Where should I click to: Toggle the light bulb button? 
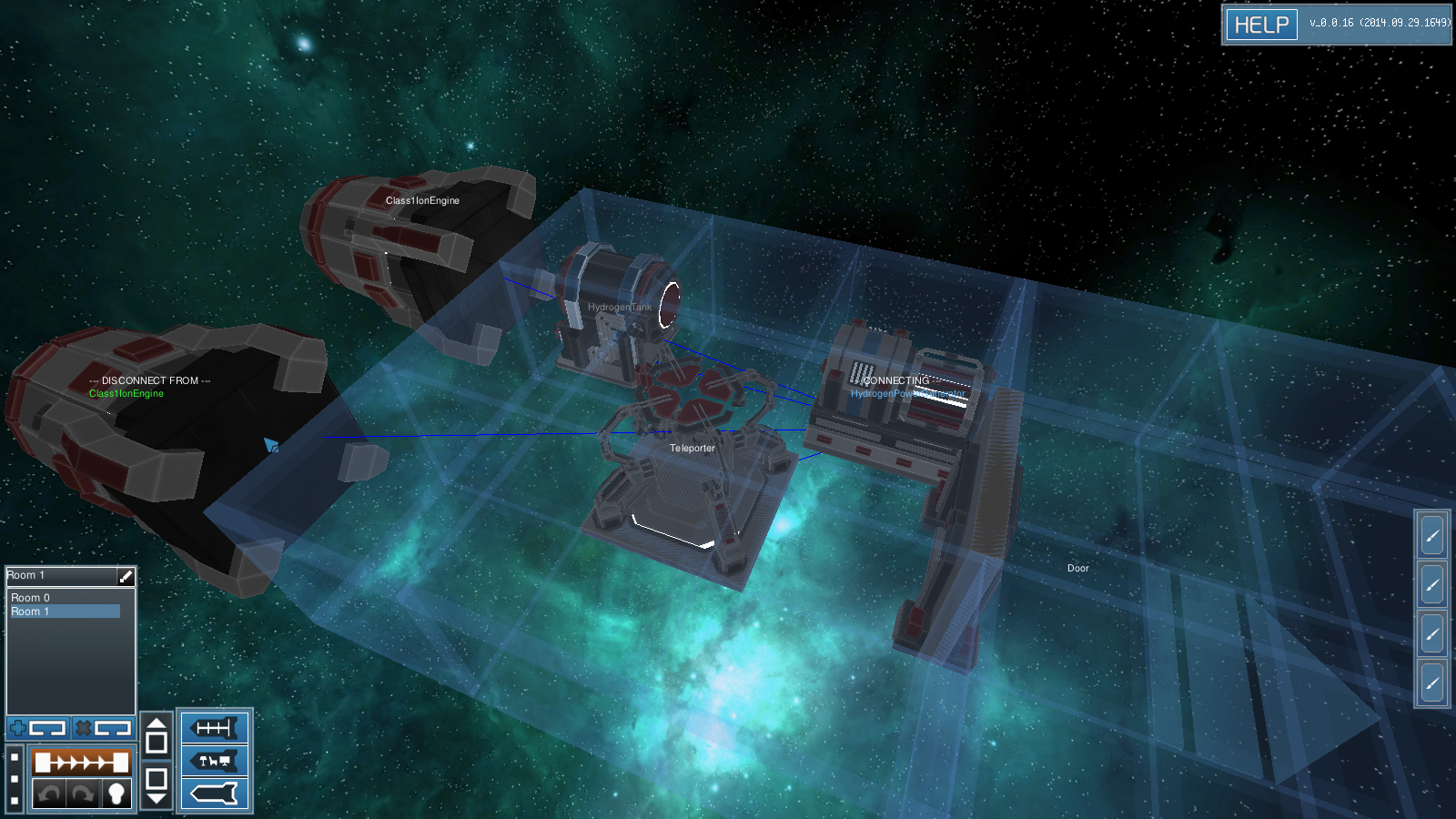click(x=116, y=794)
